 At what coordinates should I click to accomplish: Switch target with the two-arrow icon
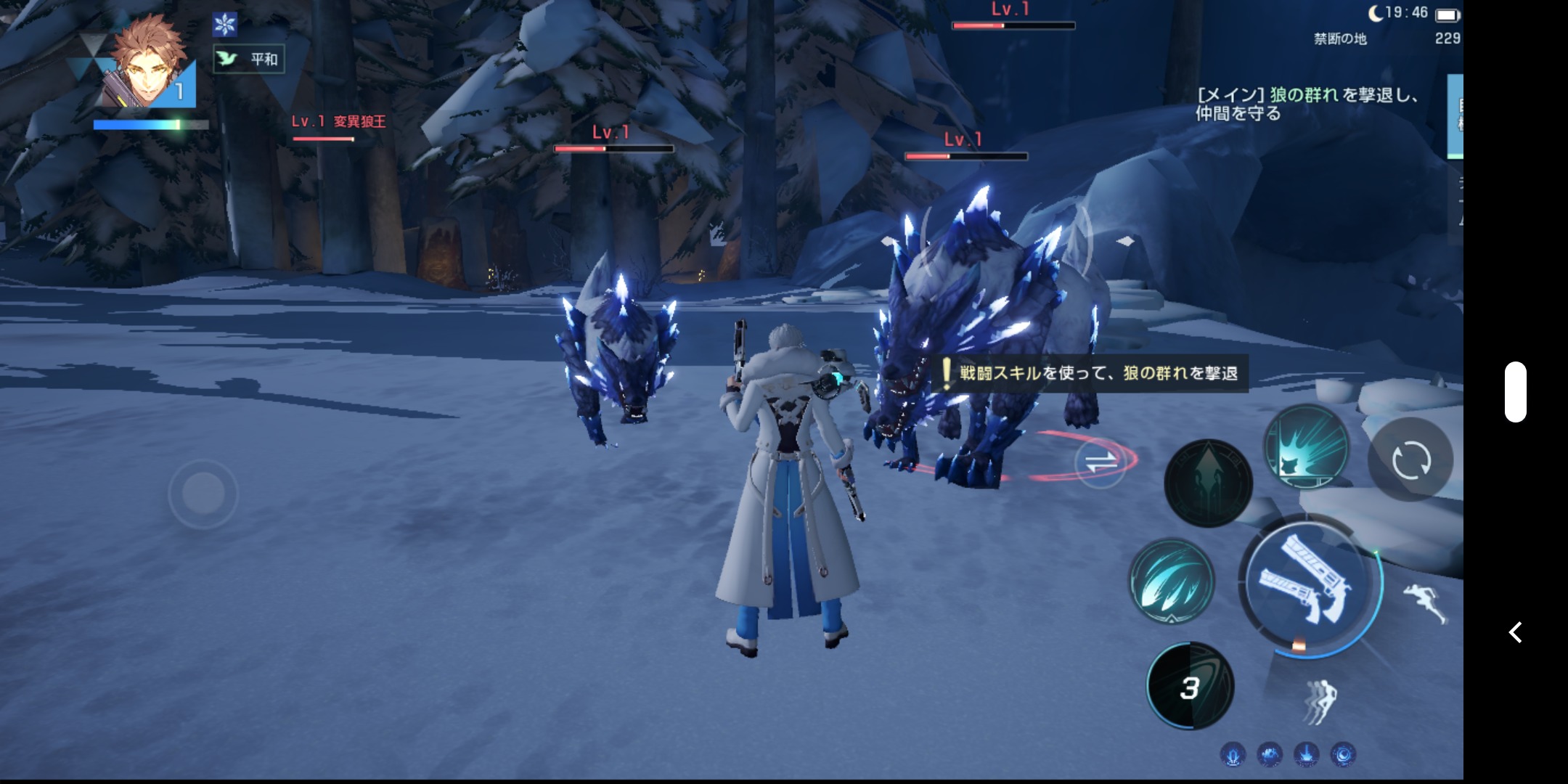(1100, 461)
